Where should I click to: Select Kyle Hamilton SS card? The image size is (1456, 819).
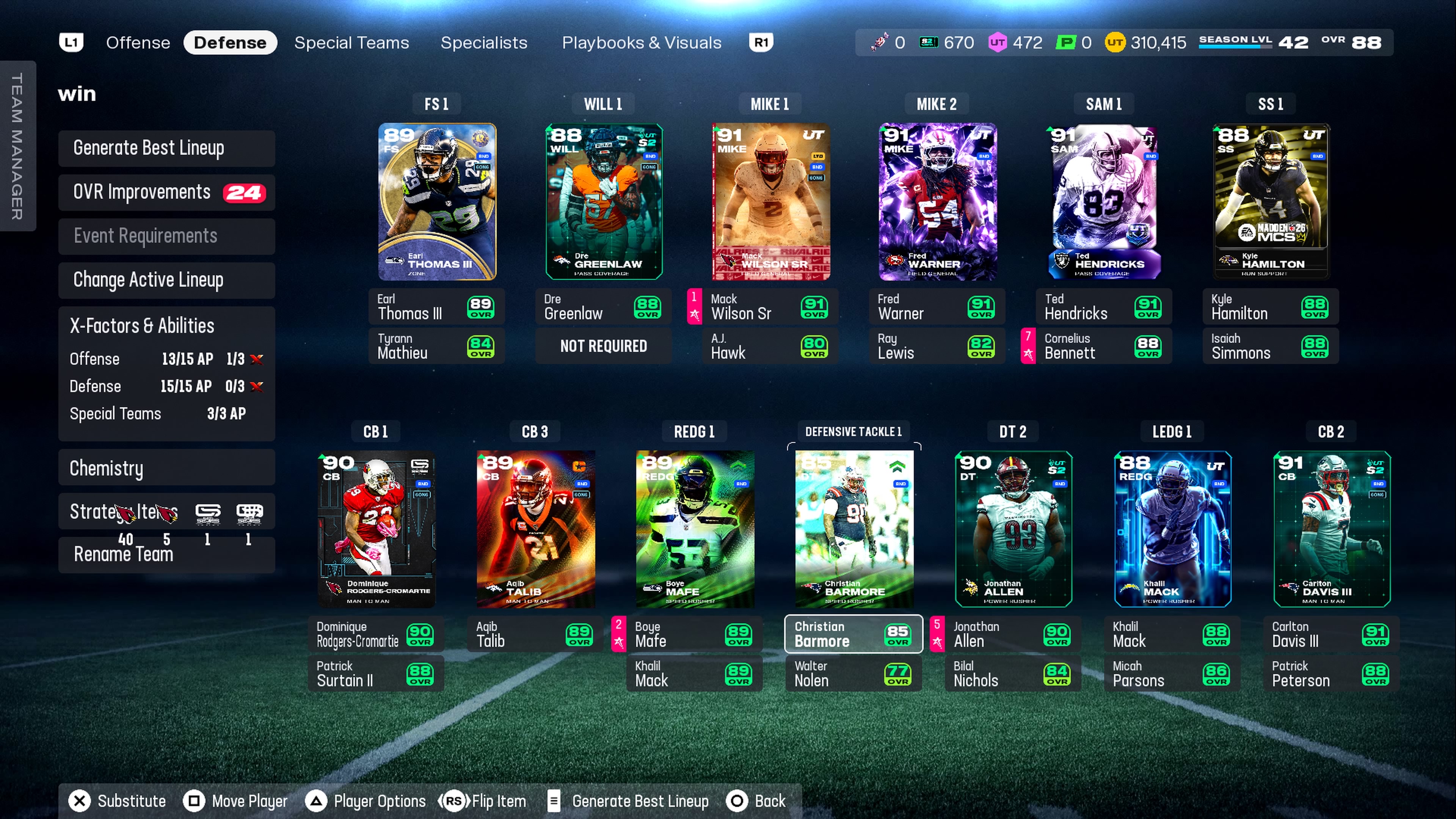point(1271,202)
